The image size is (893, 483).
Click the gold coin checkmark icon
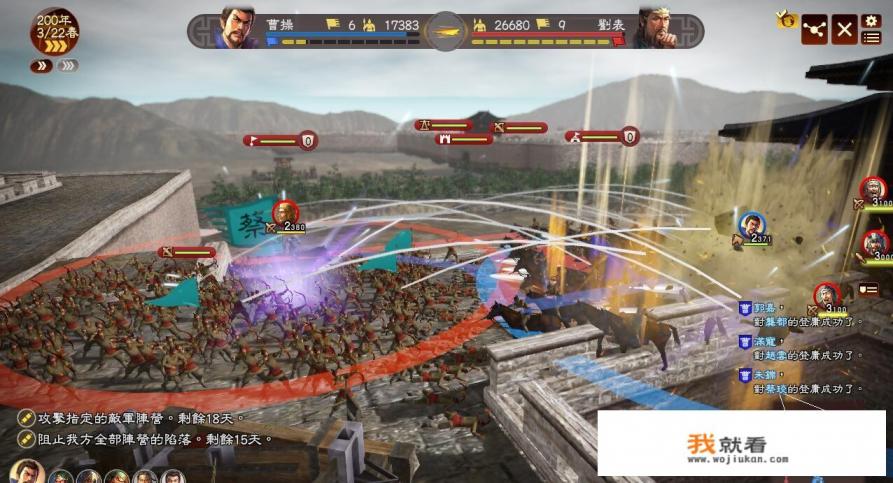787,20
